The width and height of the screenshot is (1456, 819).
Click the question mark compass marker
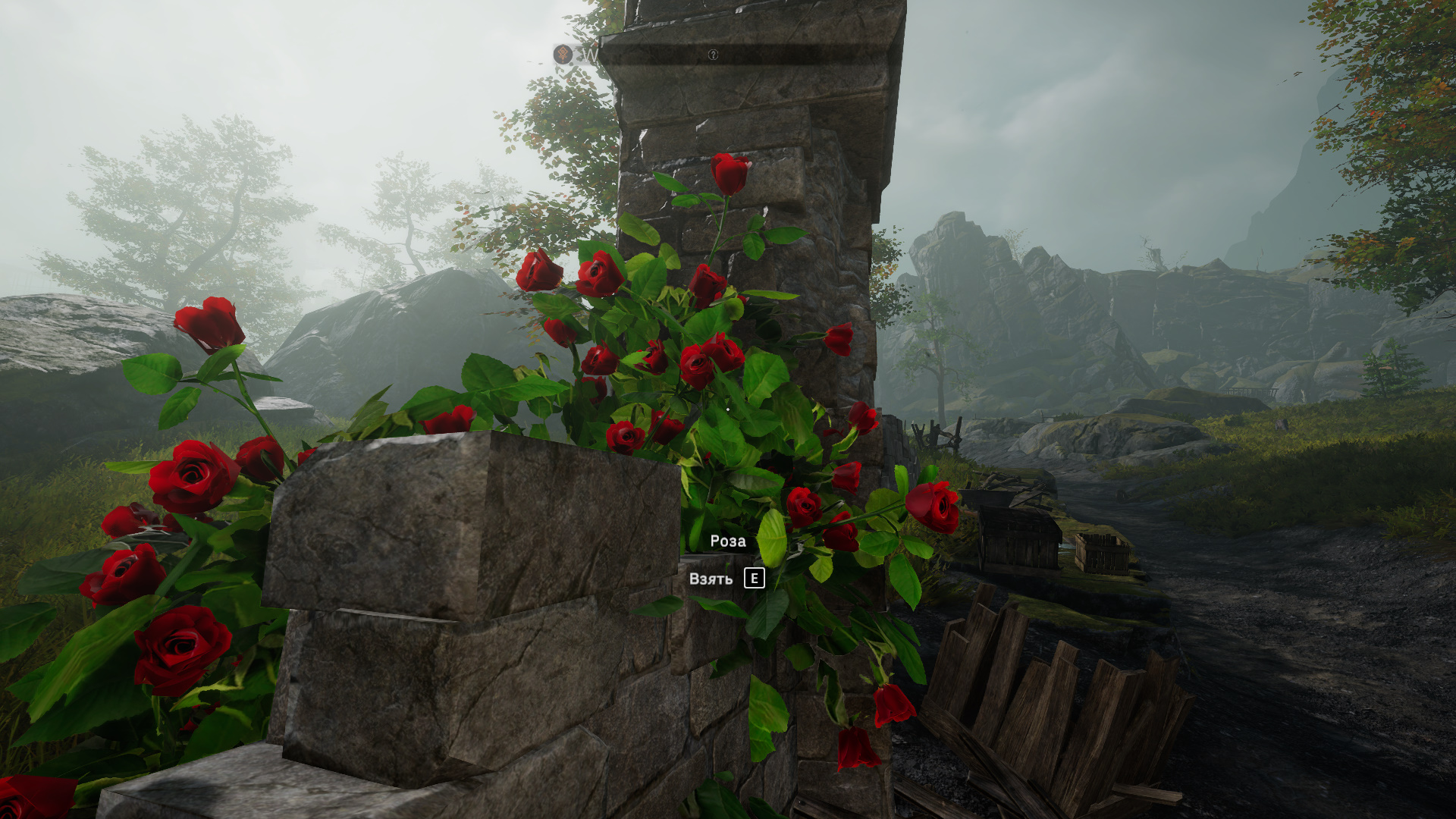(713, 55)
